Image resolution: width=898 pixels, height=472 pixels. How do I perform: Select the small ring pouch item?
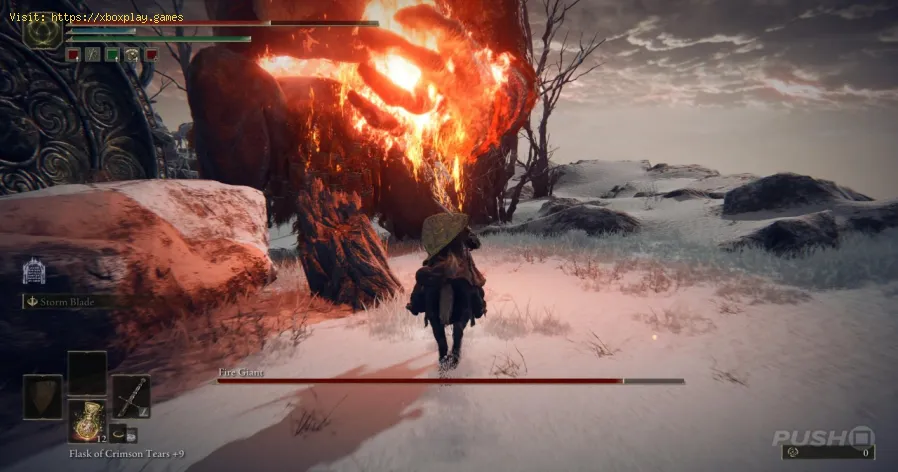point(118,433)
